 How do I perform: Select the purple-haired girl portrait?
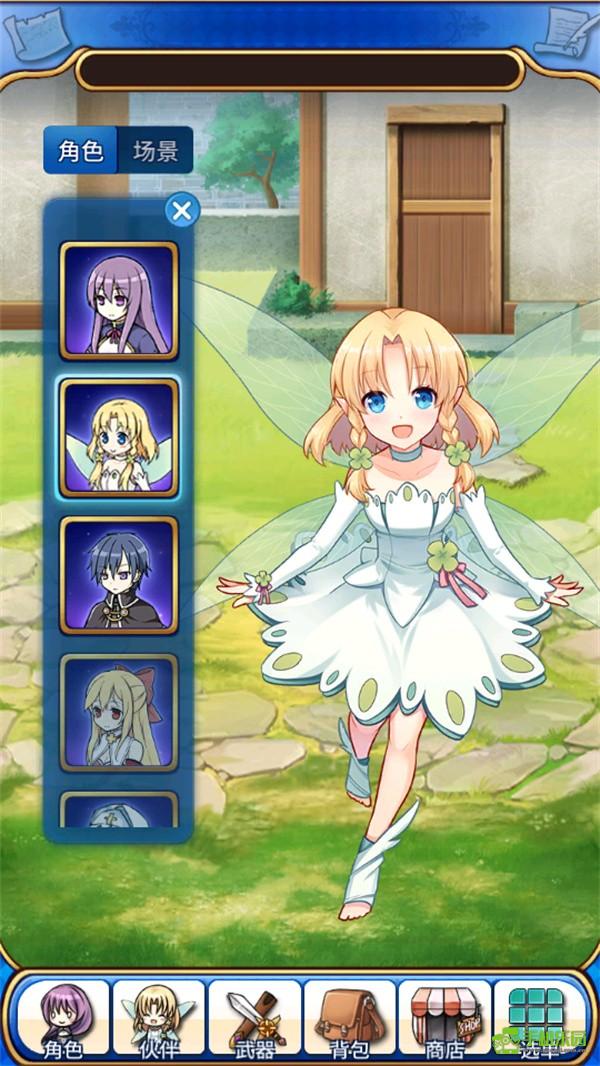pos(119,300)
